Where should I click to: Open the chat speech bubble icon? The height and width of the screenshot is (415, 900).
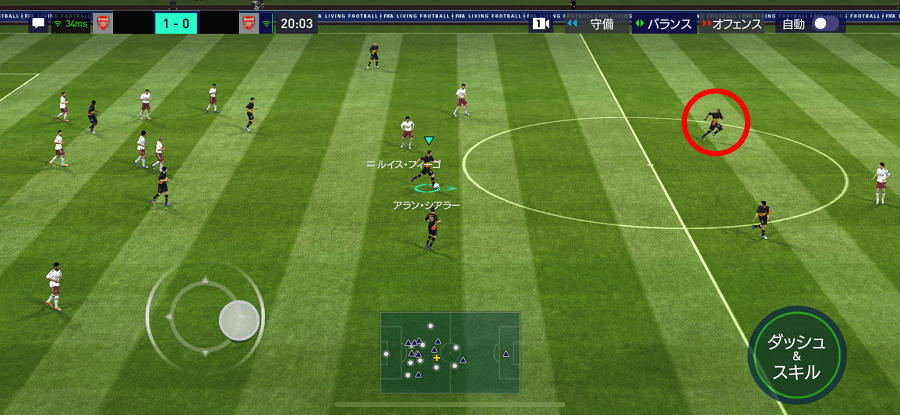[39, 23]
